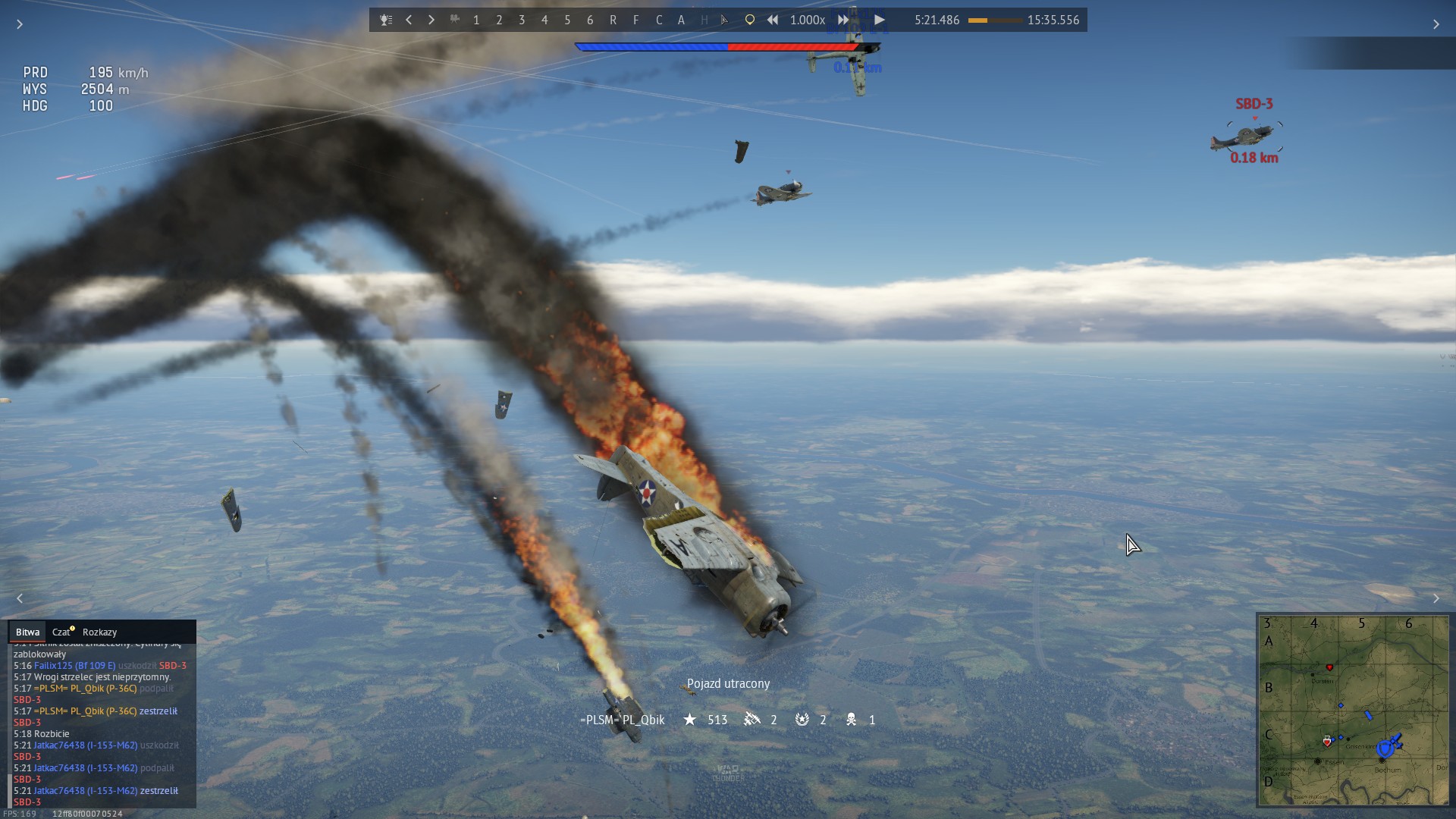Viewport: 1456px width, 819px height.
Task: Choose the R camera mode
Action: (x=613, y=20)
